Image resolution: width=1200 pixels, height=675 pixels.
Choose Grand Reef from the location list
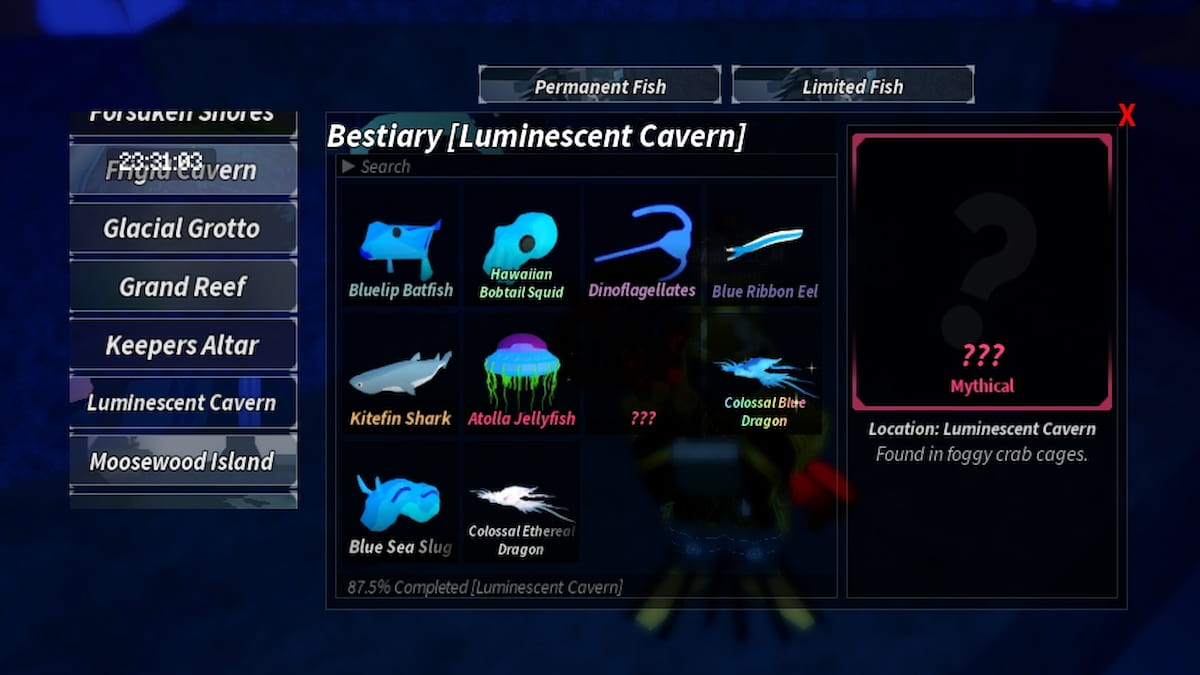click(x=182, y=287)
